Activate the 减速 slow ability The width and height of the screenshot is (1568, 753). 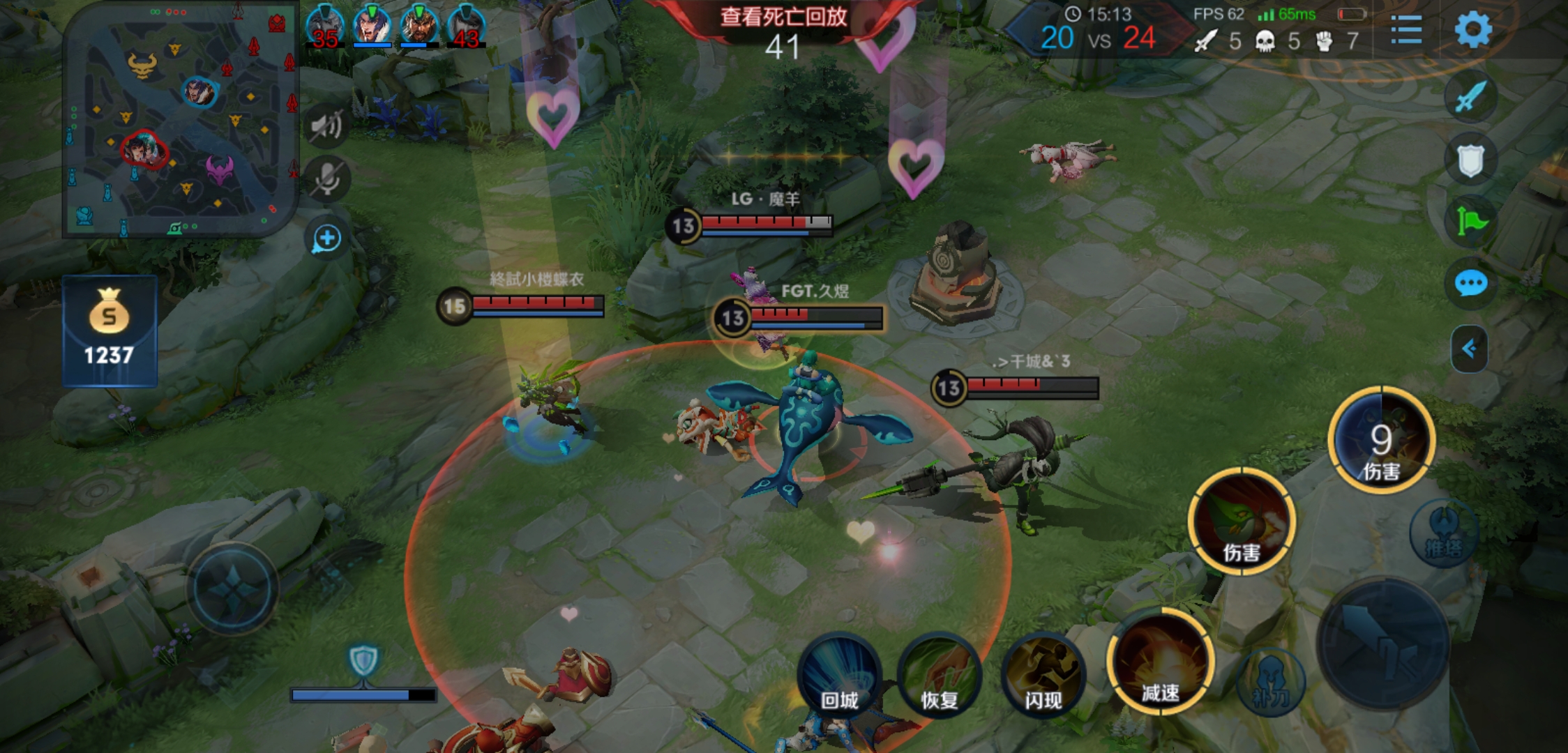1161,662
